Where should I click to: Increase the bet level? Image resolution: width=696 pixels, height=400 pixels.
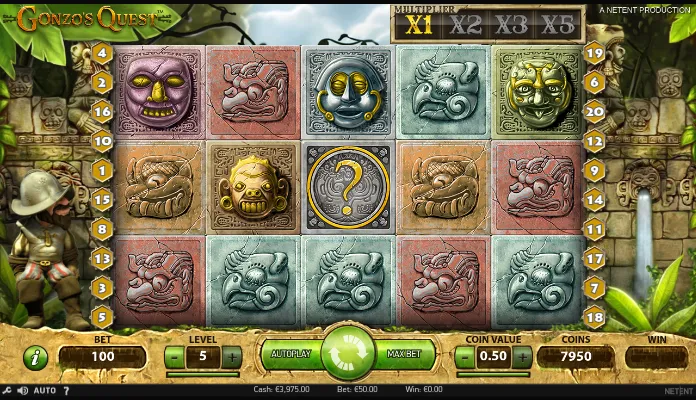(232, 355)
